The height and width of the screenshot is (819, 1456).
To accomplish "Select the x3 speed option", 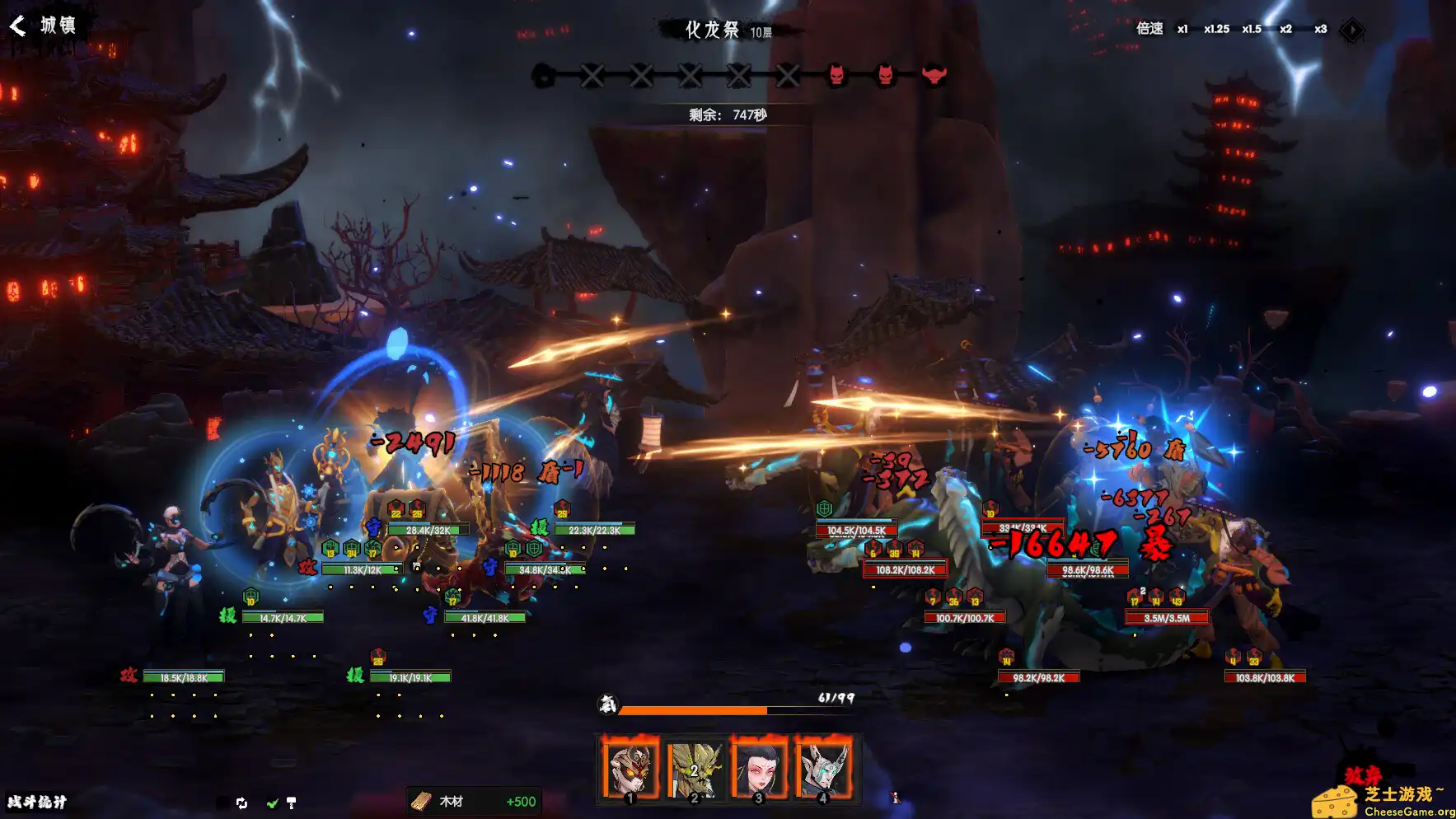I will (x=1321, y=29).
